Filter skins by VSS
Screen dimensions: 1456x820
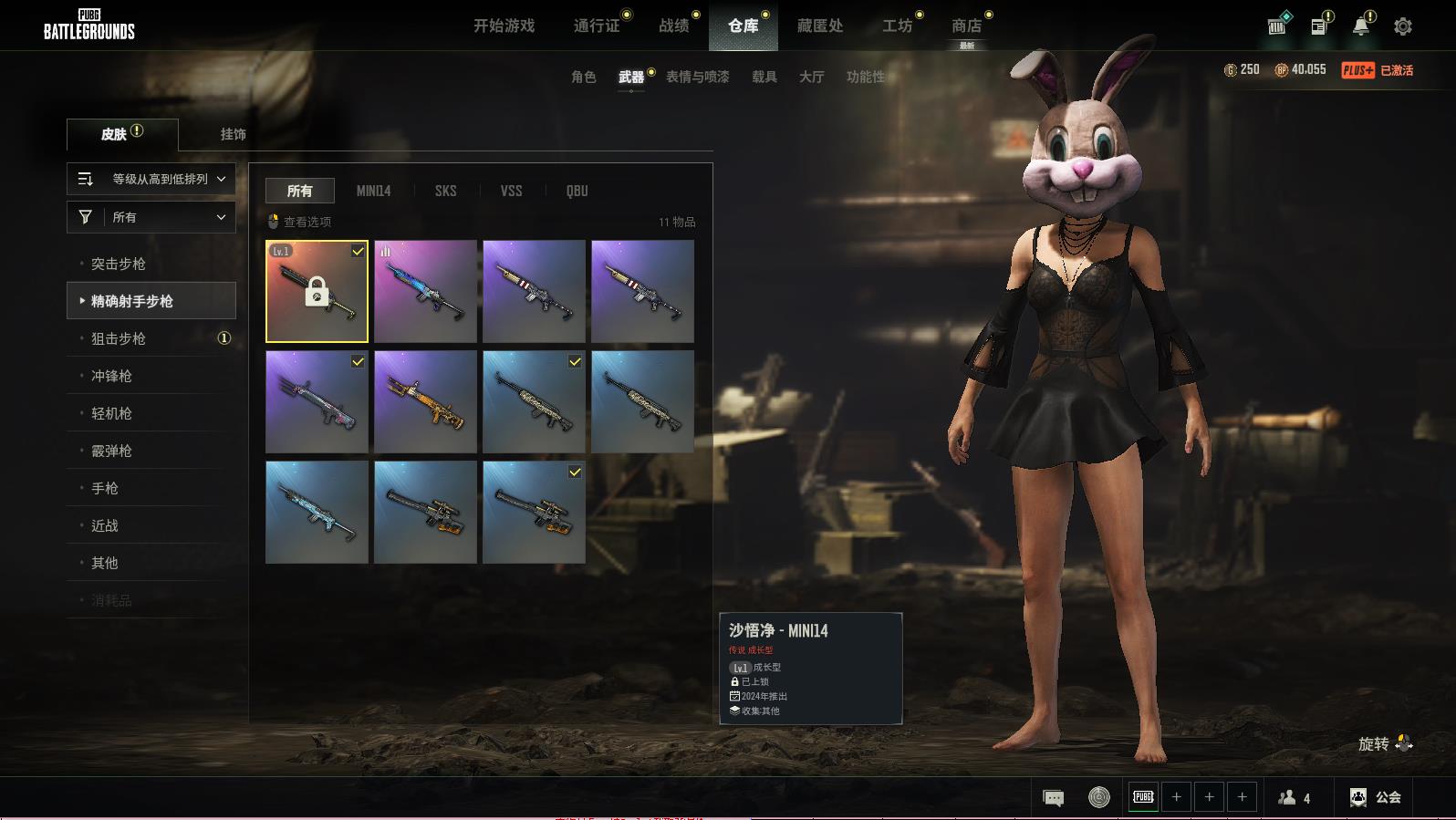click(x=511, y=191)
